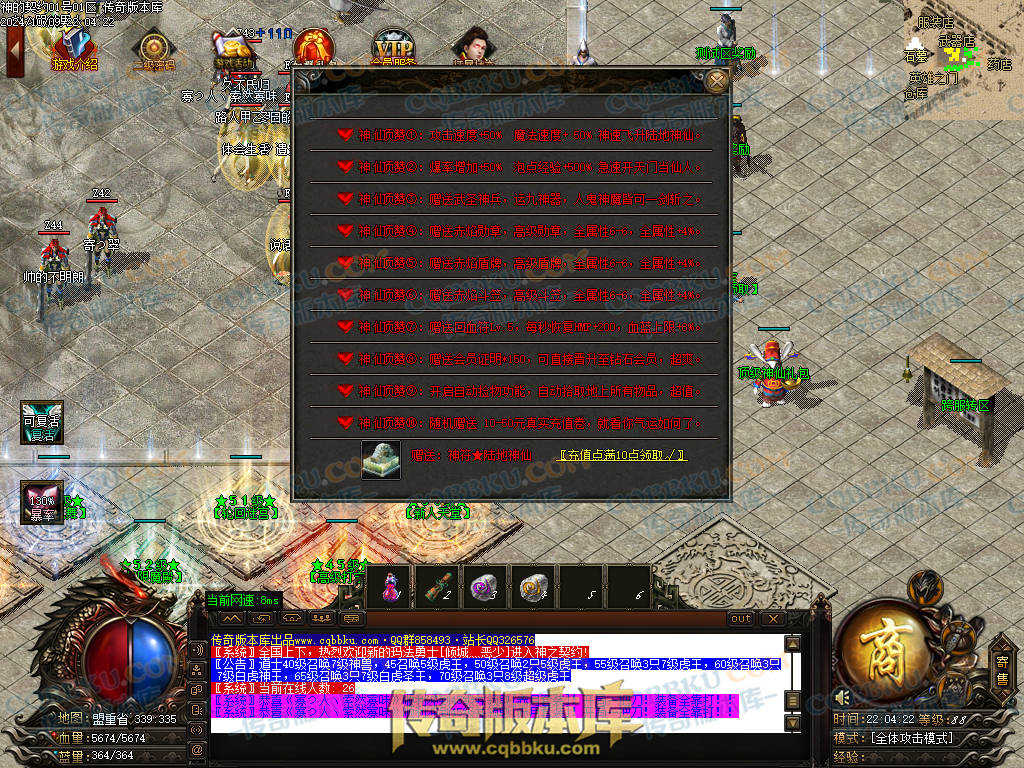Open the 游戏介绍 game intro icon
The width and height of the screenshot is (1024, 768).
tap(73, 49)
